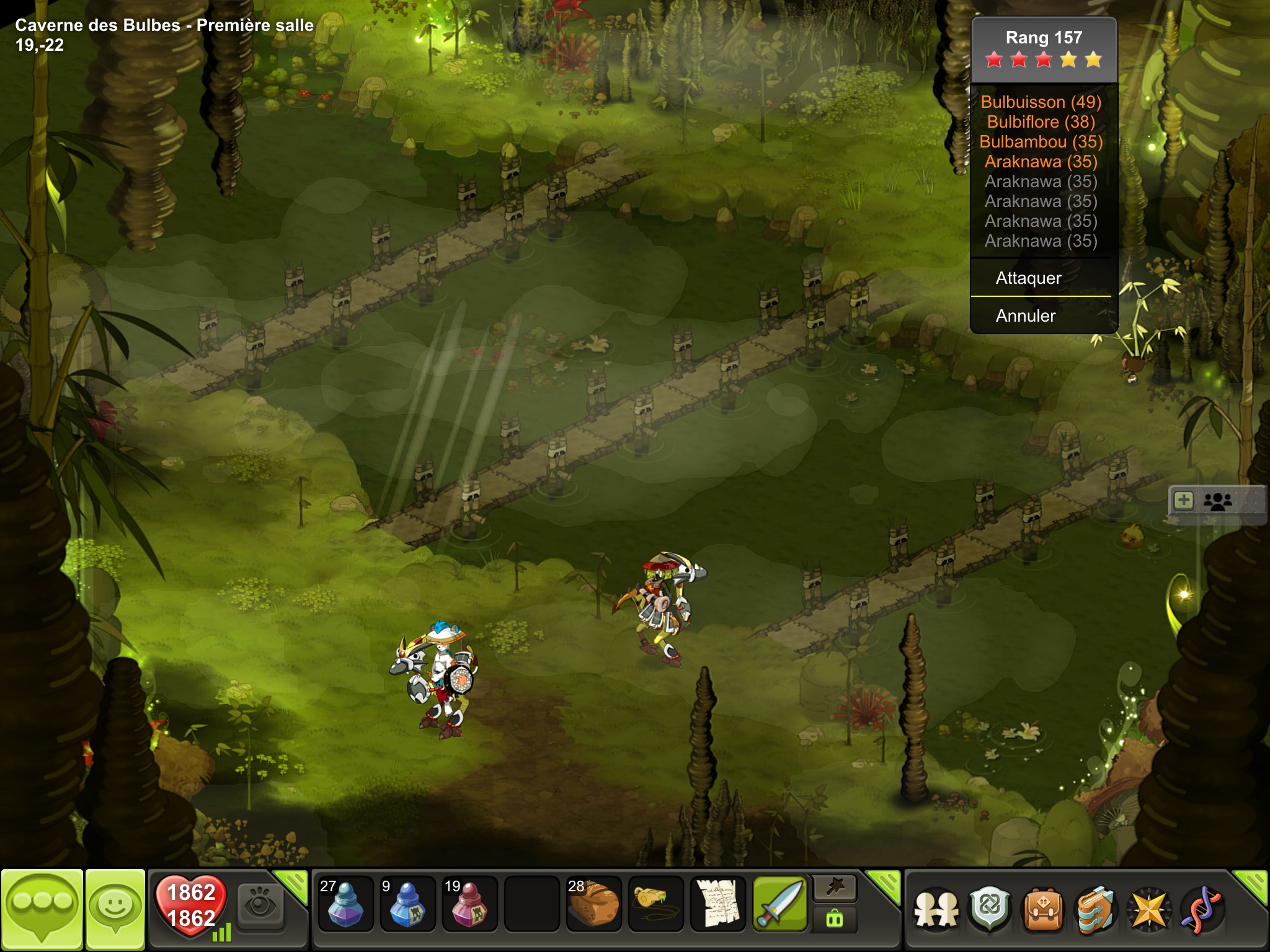The width and height of the screenshot is (1270, 952).
Task: Use the blue potion with count 9
Action: 407,904
